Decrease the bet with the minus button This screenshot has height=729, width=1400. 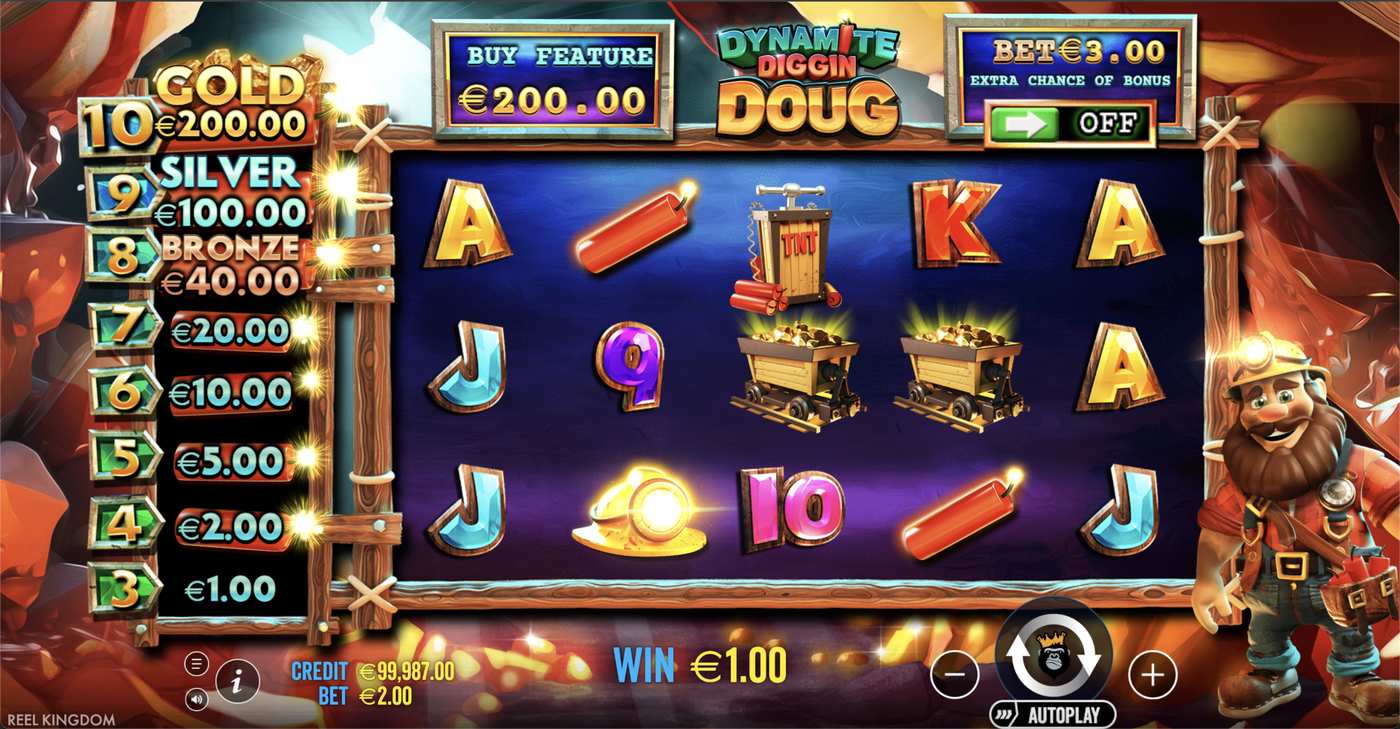(x=954, y=676)
